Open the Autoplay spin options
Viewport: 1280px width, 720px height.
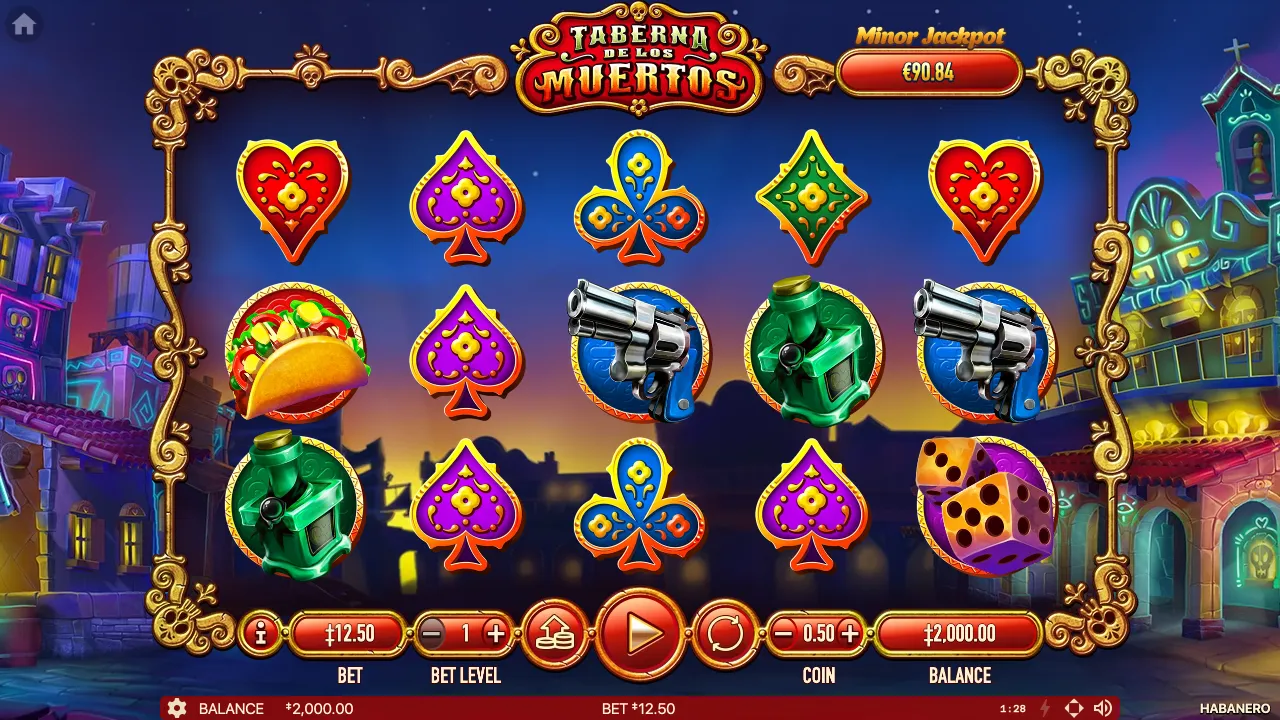tap(724, 633)
